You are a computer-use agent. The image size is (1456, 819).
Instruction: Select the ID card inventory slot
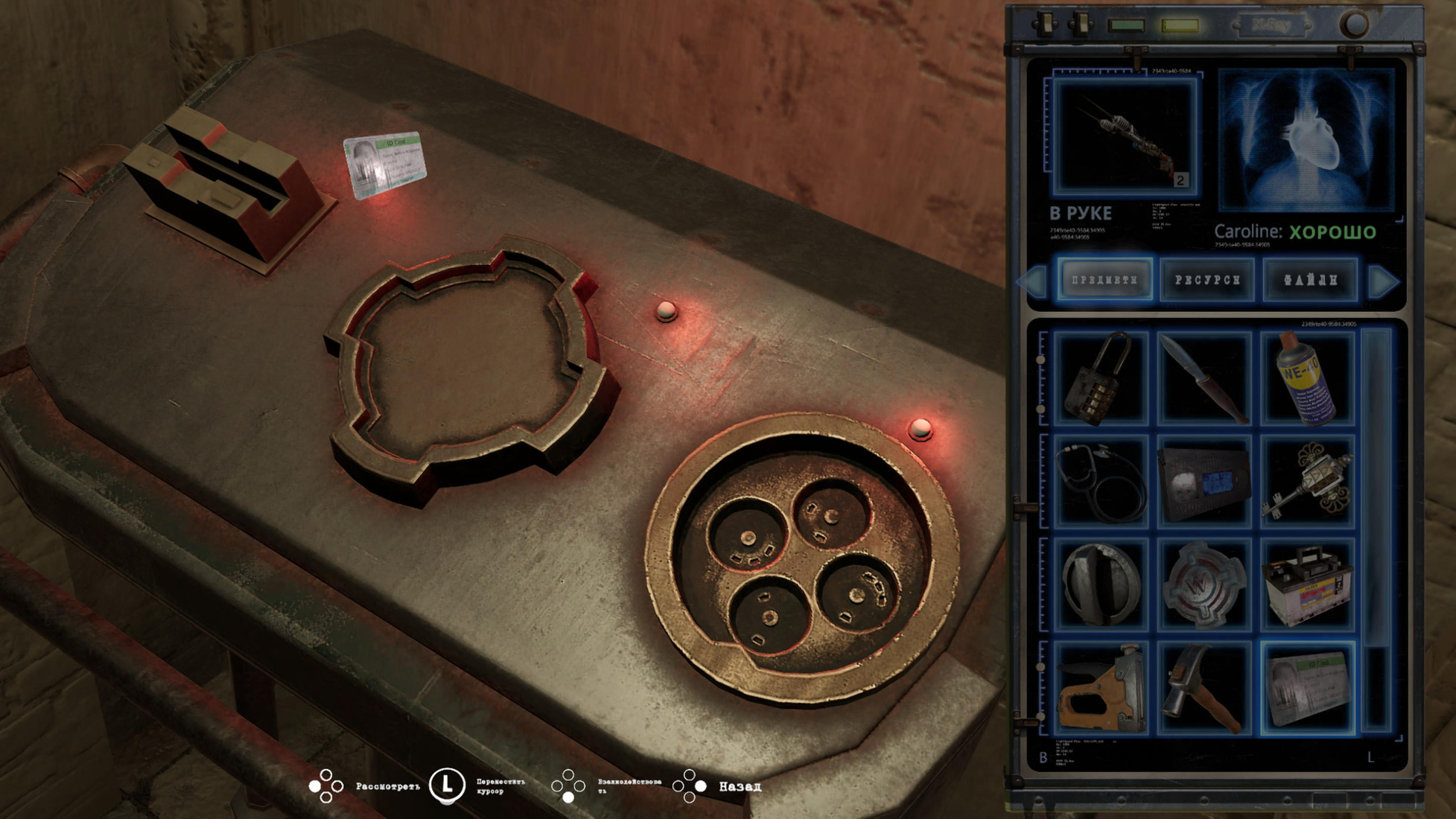pyautogui.click(x=1307, y=688)
